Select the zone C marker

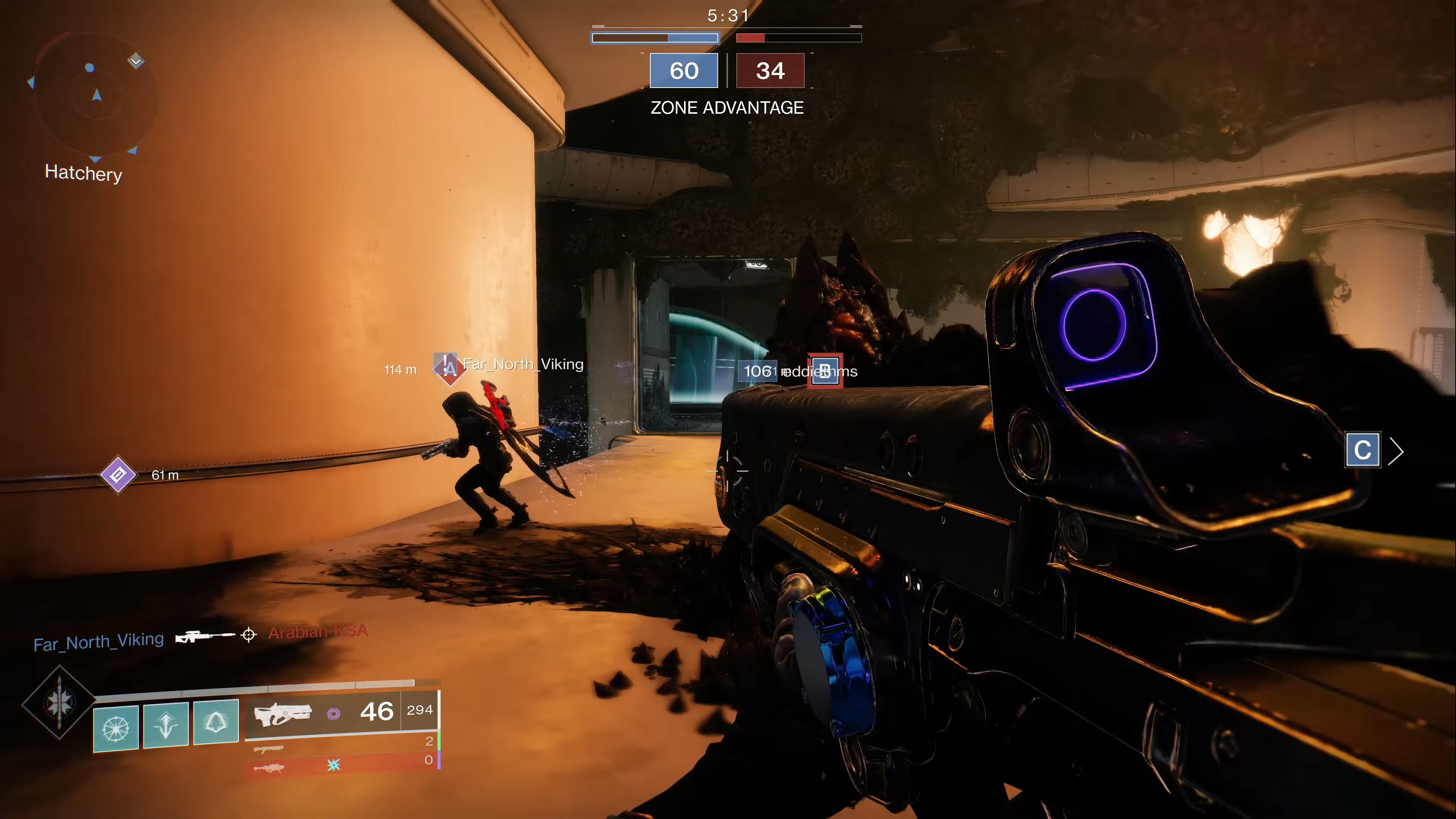point(1362,450)
